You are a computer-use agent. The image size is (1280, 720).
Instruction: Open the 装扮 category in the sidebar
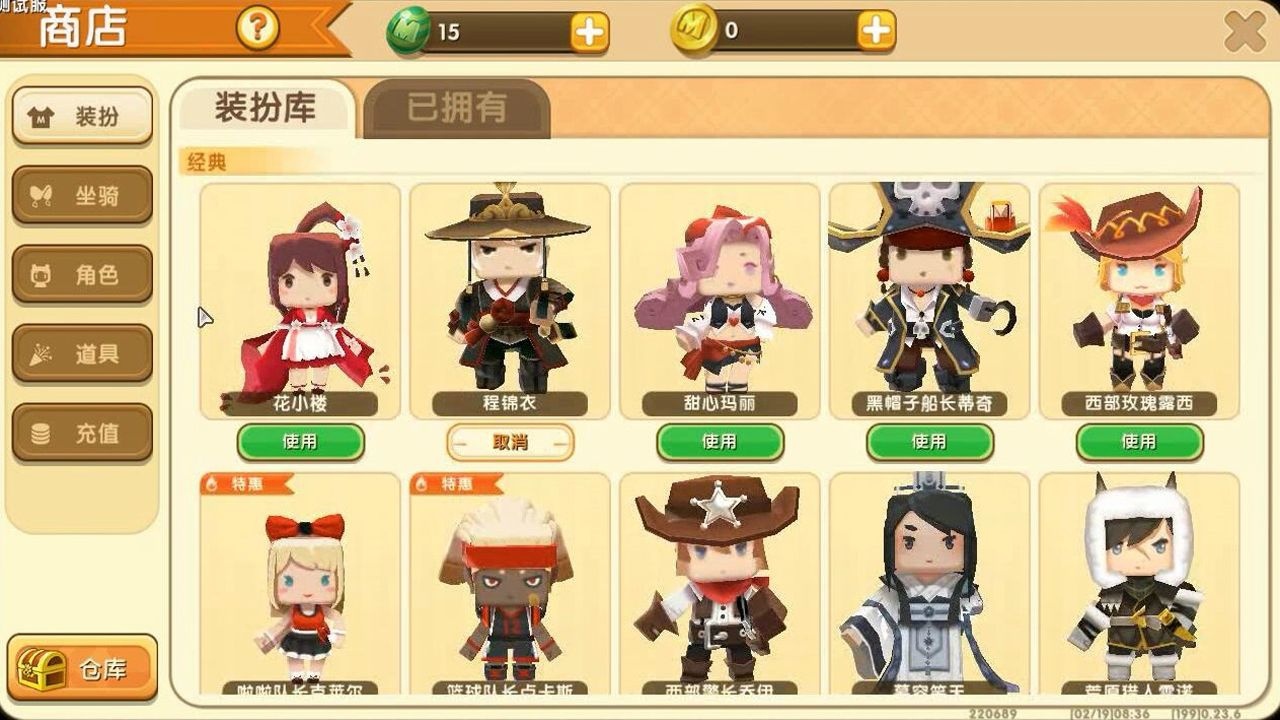pos(82,114)
